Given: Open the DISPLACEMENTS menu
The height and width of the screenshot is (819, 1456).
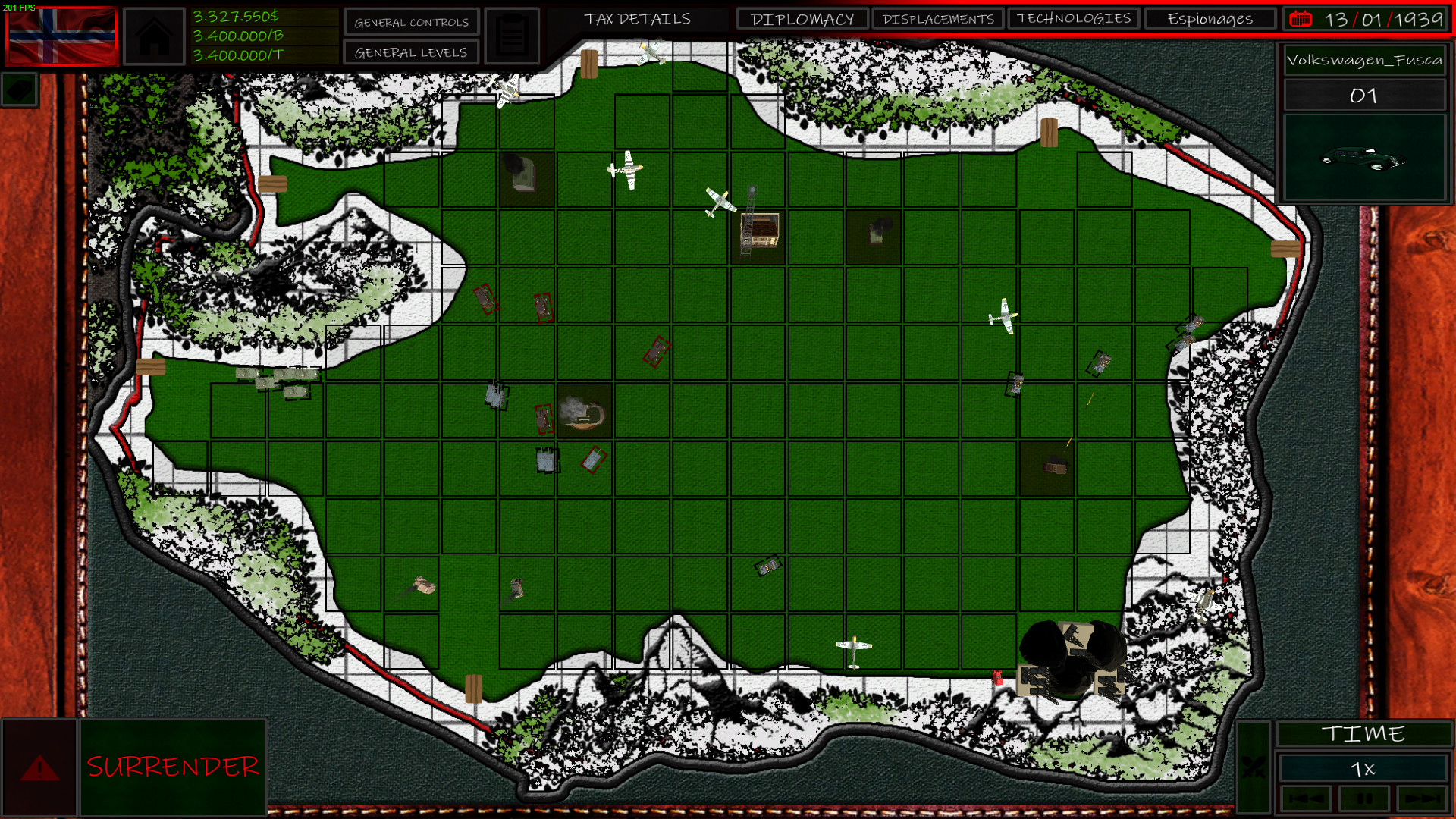Looking at the screenshot, I should pos(939,19).
